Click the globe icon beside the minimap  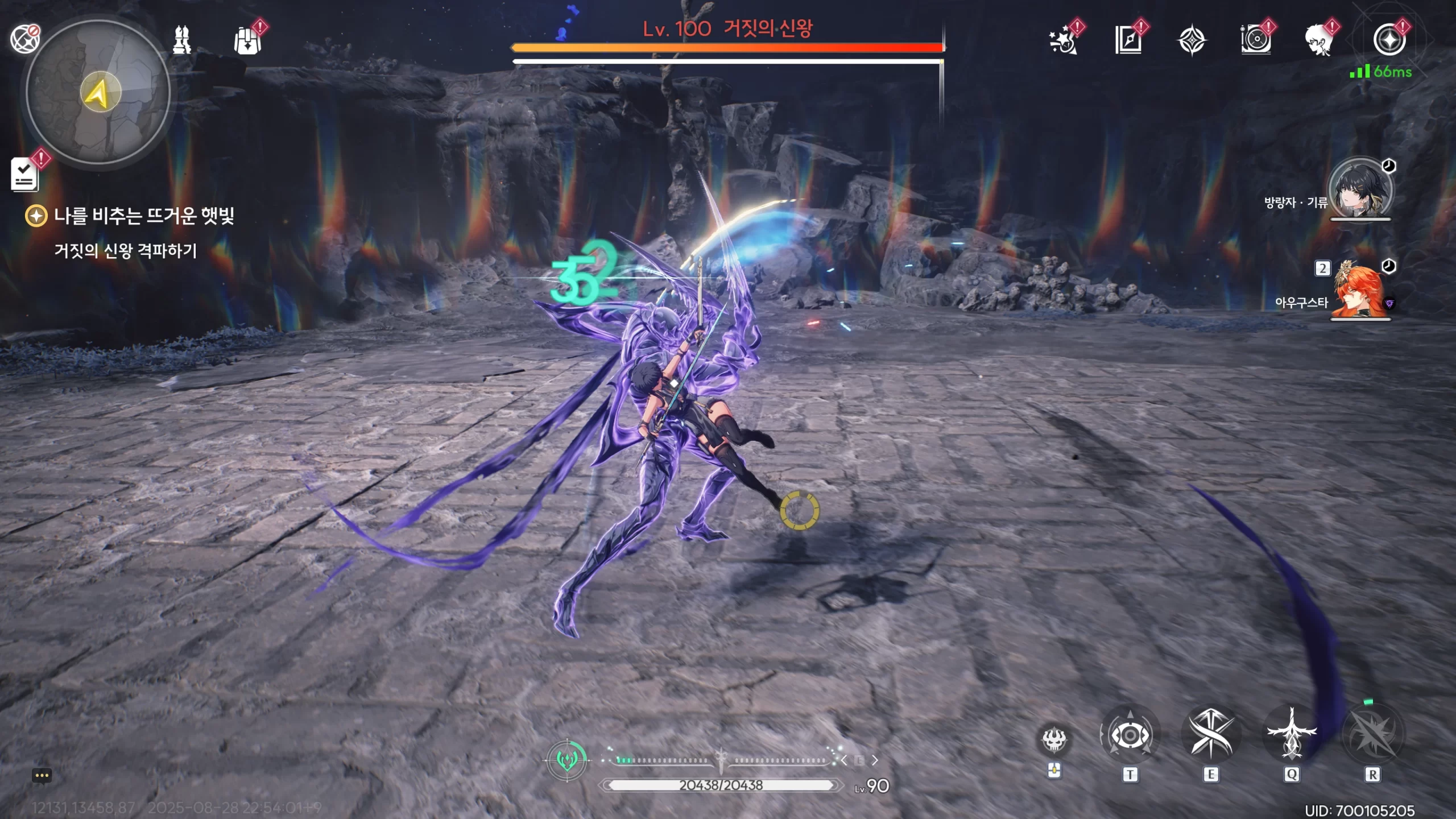tap(24, 39)
